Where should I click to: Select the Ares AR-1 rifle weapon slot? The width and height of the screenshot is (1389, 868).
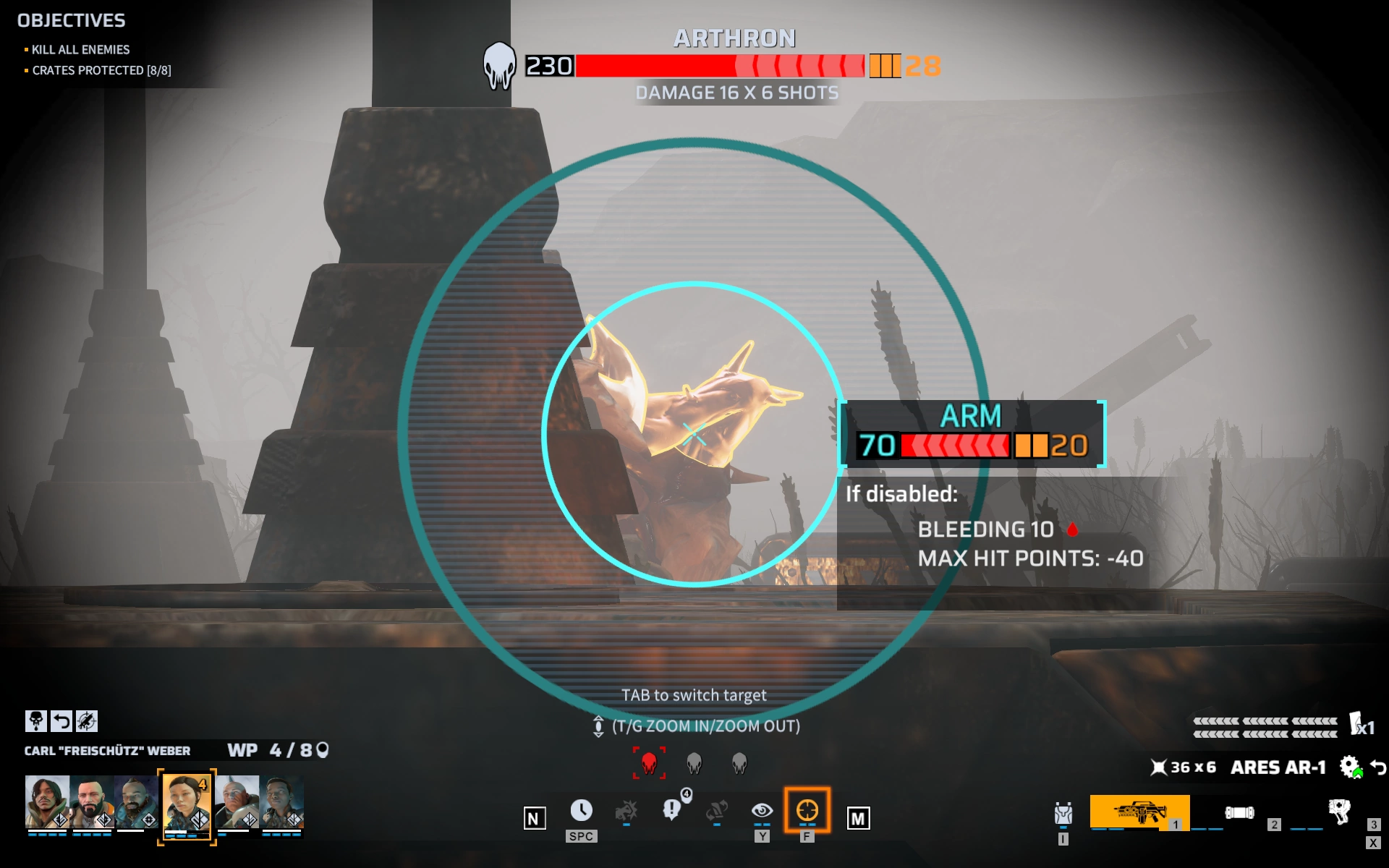click(1139, 812)
